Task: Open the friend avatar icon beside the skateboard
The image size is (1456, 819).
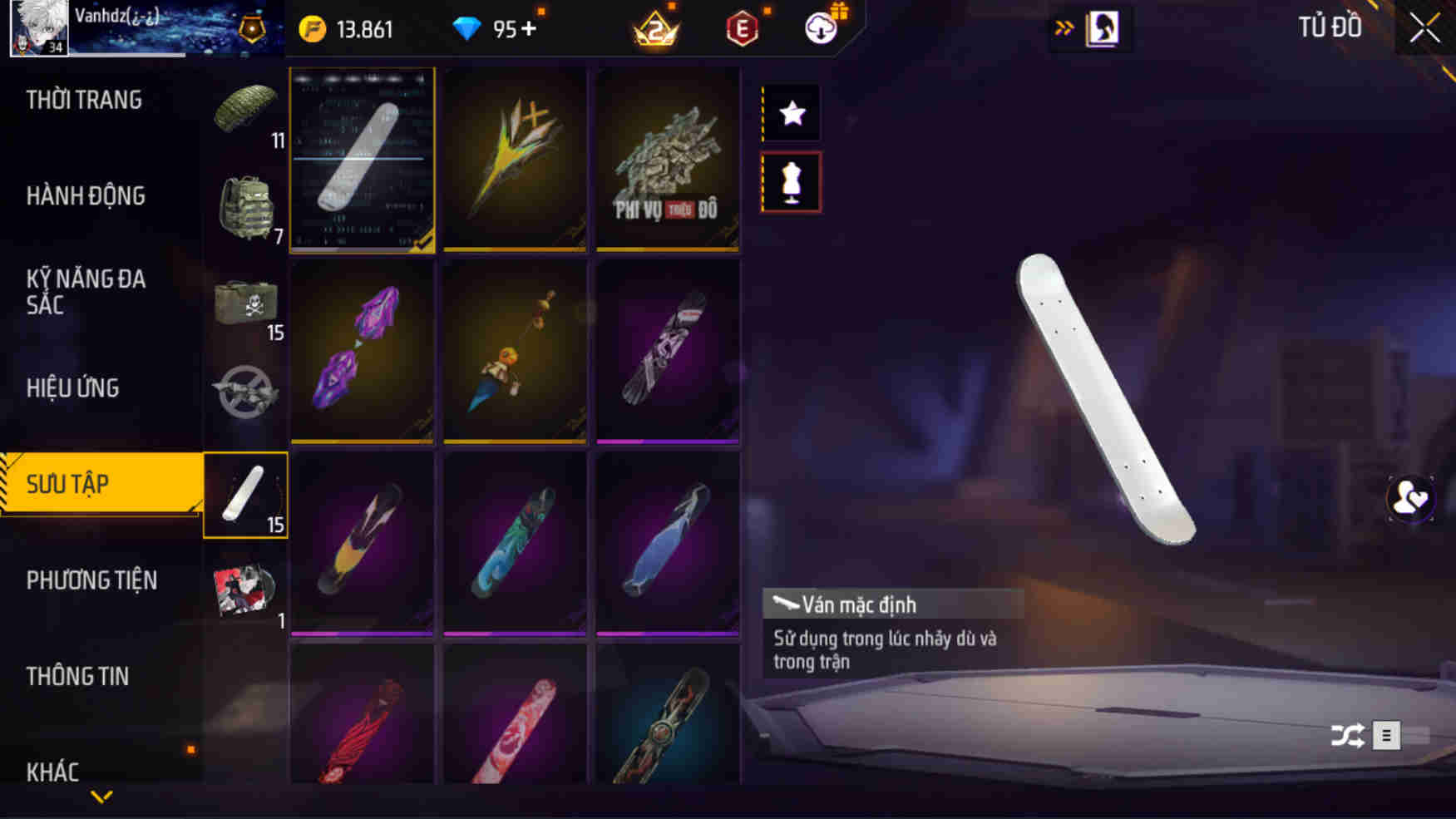Action: pyautogui.click(x=1409, y=497)
